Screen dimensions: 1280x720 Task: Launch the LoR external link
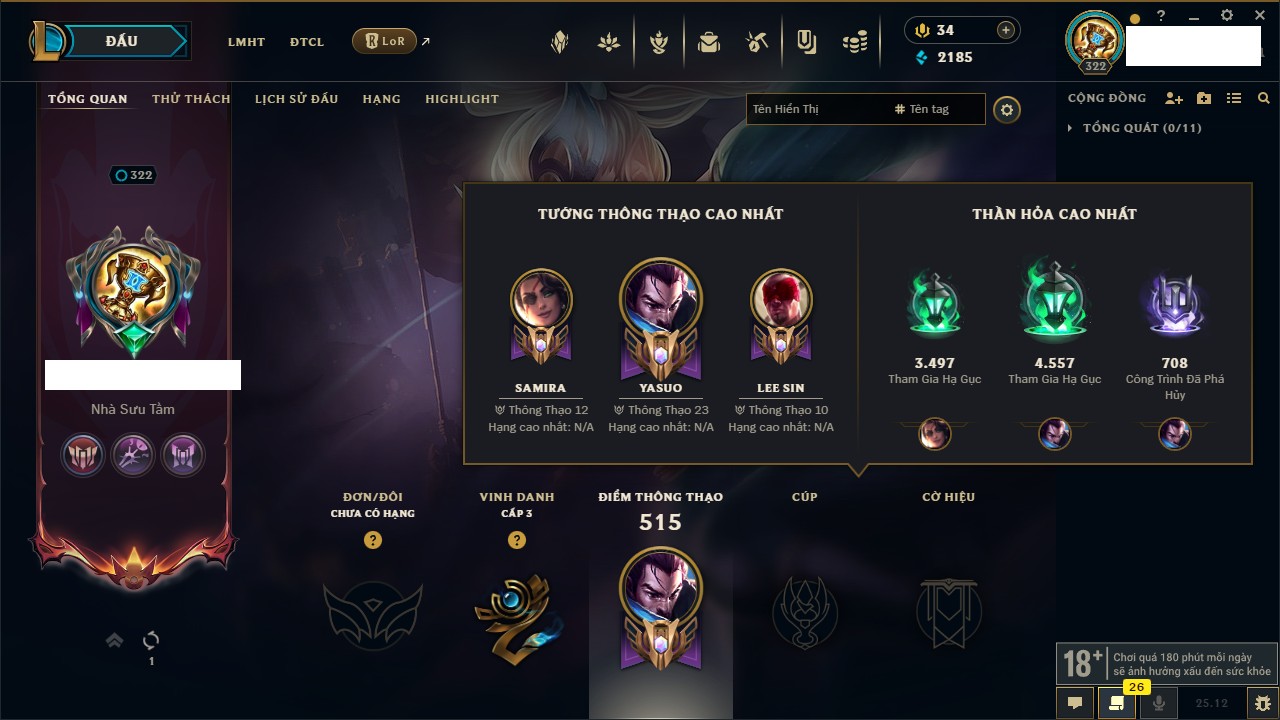pos(385,41)
